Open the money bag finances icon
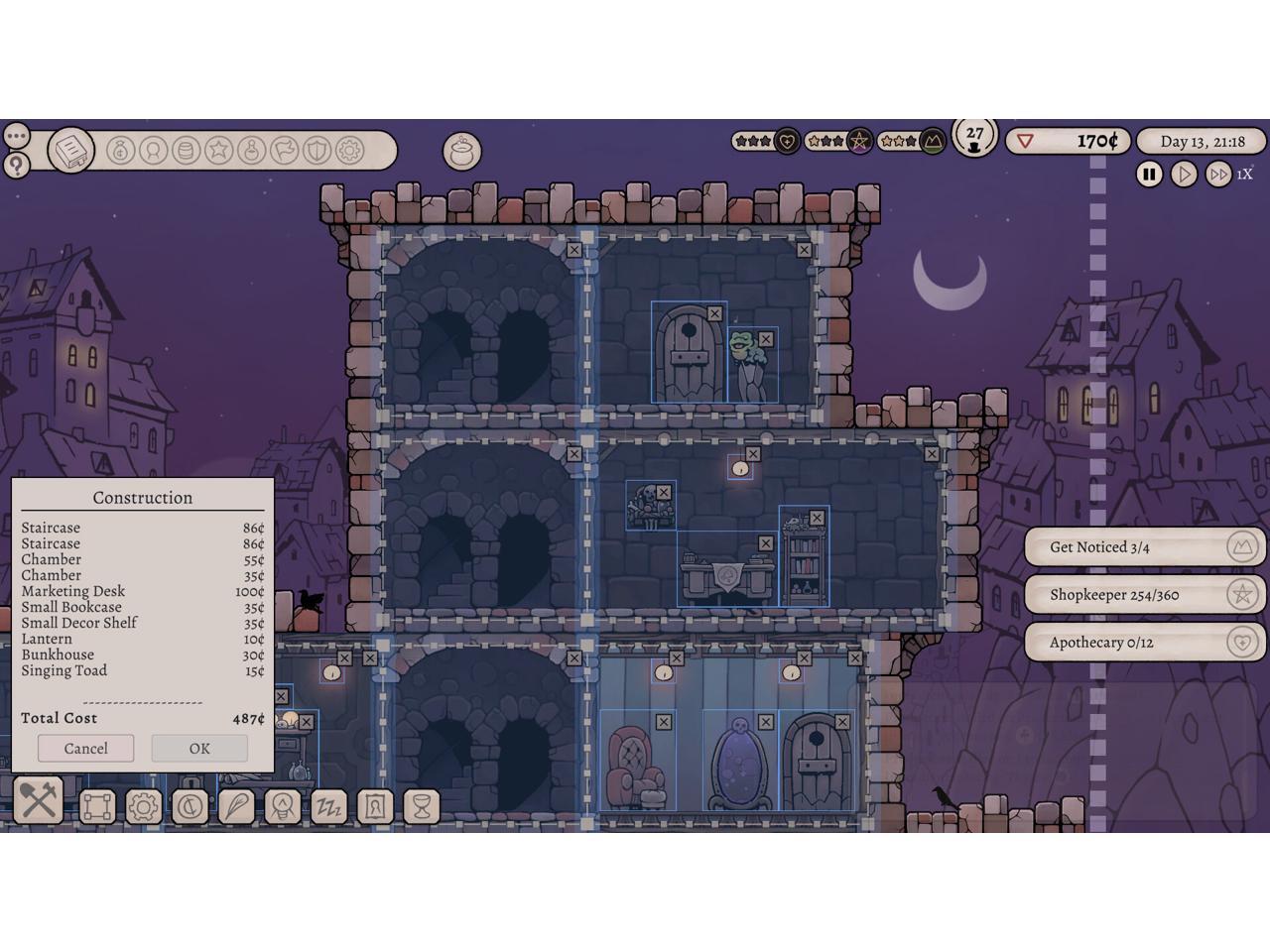The height and width of the screenshot is (952, 1270). [x=120, y=151]
